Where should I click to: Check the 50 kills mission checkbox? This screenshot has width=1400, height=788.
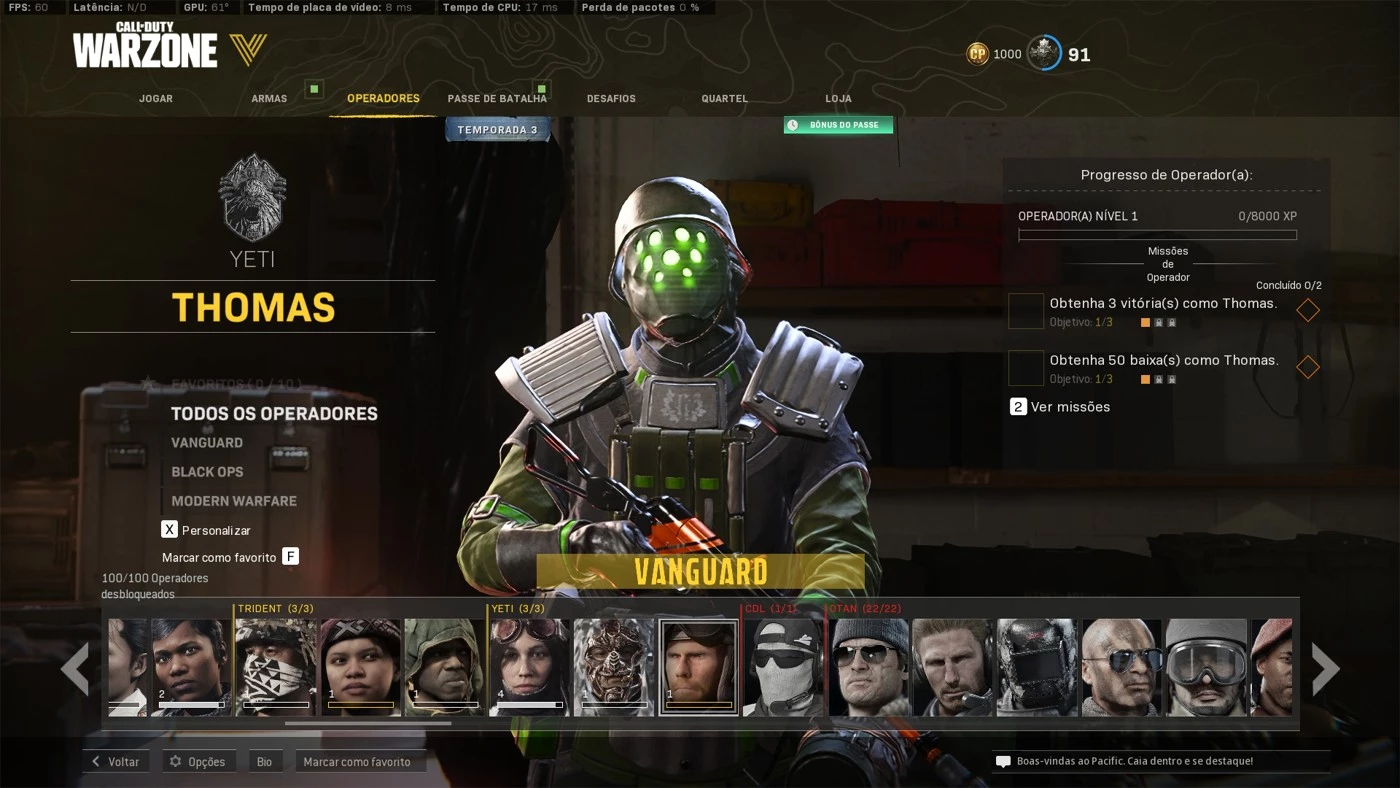click(x=1026, y=368)
